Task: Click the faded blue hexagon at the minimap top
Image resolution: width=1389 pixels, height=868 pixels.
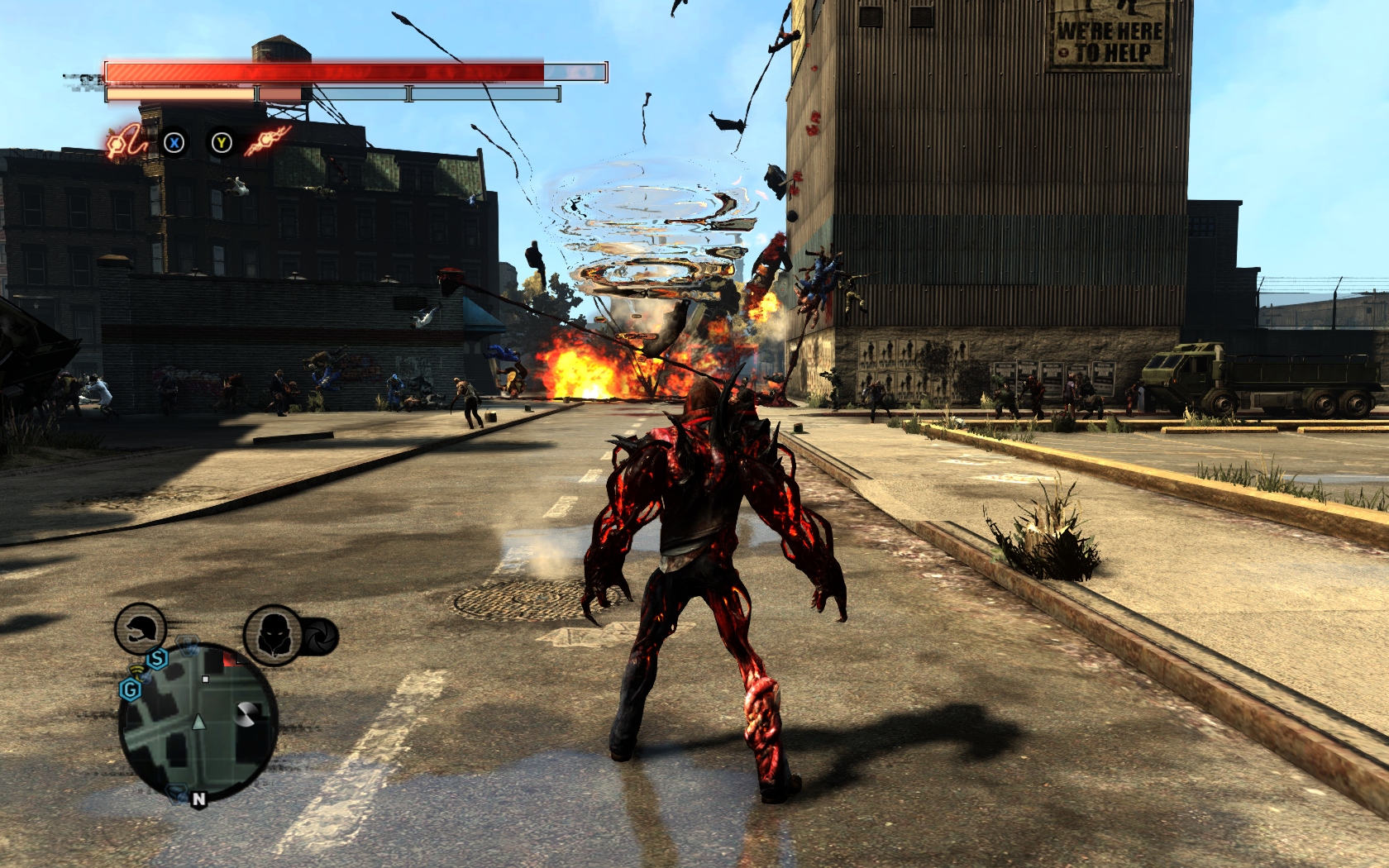Action: coord(188,644)
